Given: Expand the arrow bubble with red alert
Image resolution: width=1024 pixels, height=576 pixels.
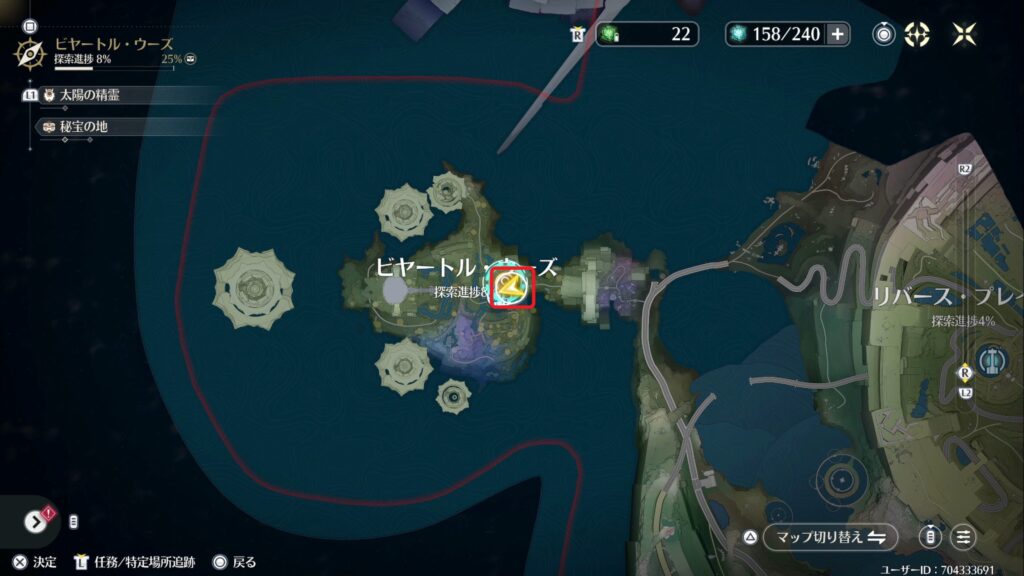Looking at the screenshot, I should (x=38, y=521).
